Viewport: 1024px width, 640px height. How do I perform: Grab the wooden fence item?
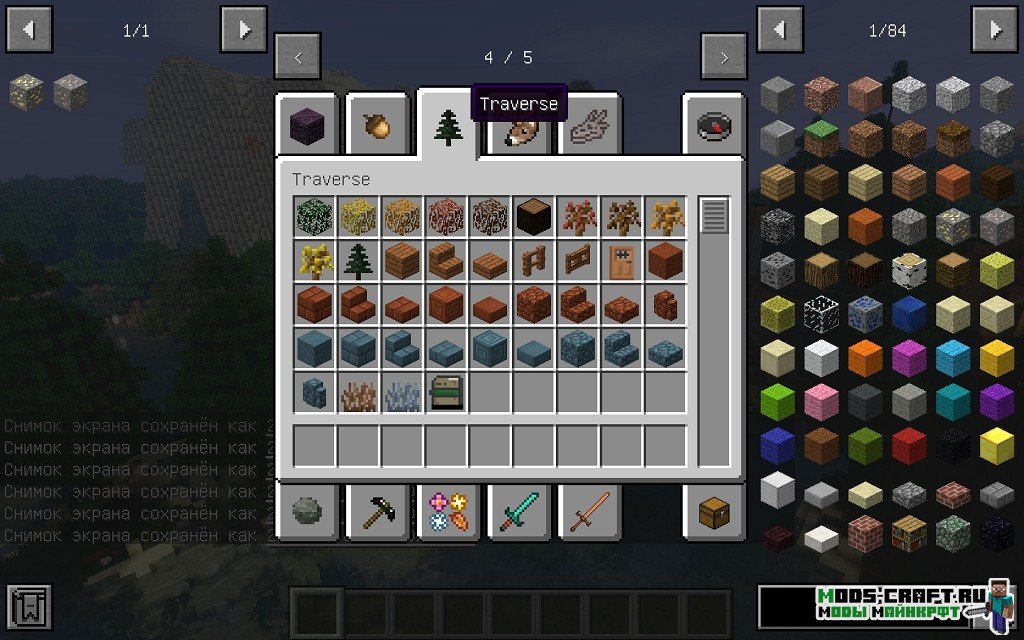[x=533, y=260]
